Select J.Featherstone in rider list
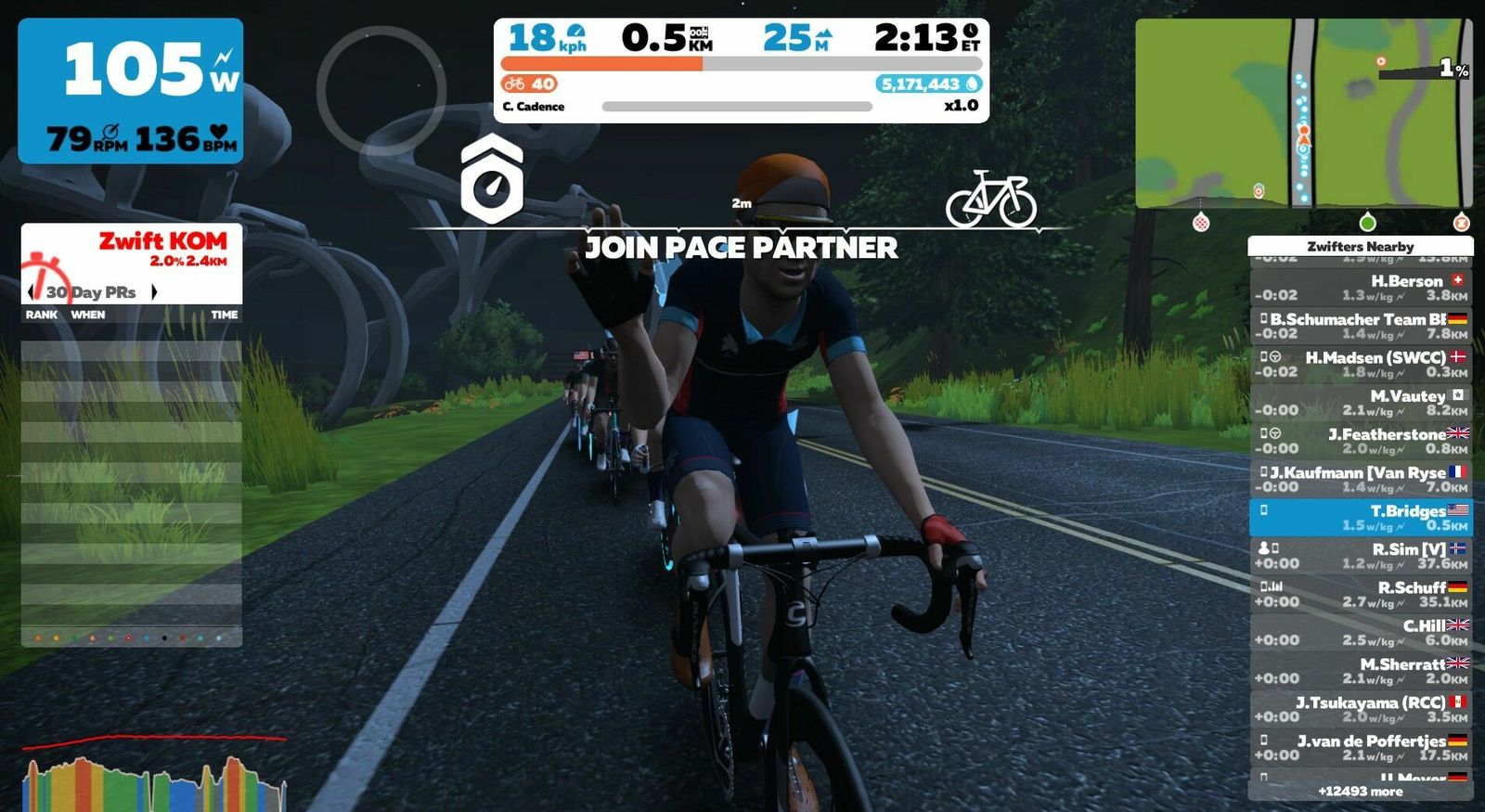Viewport: 1485px width, 812px height. [1361, 441]
